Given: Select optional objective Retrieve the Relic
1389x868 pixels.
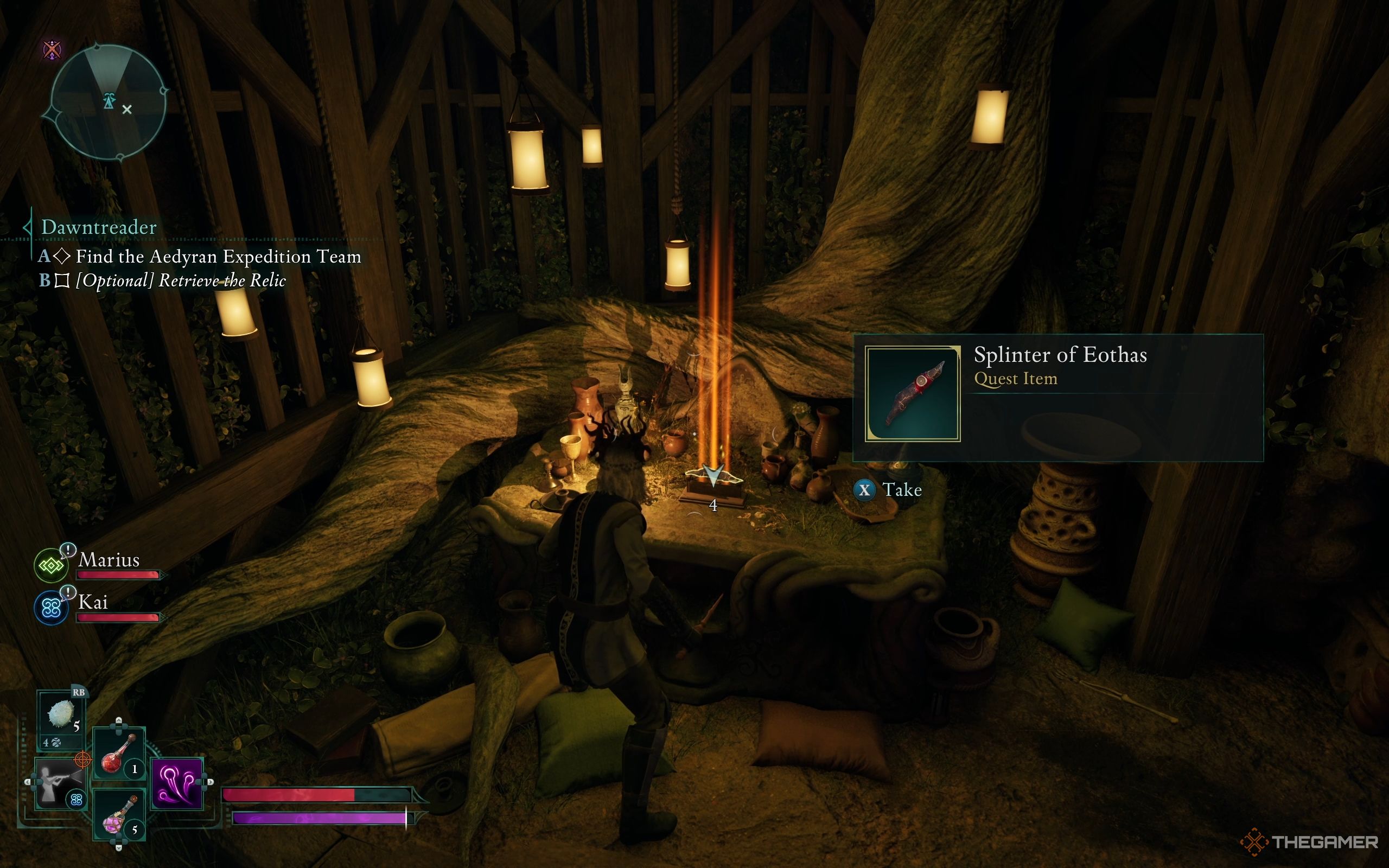Looking at the screenshot, I should 180,280.
